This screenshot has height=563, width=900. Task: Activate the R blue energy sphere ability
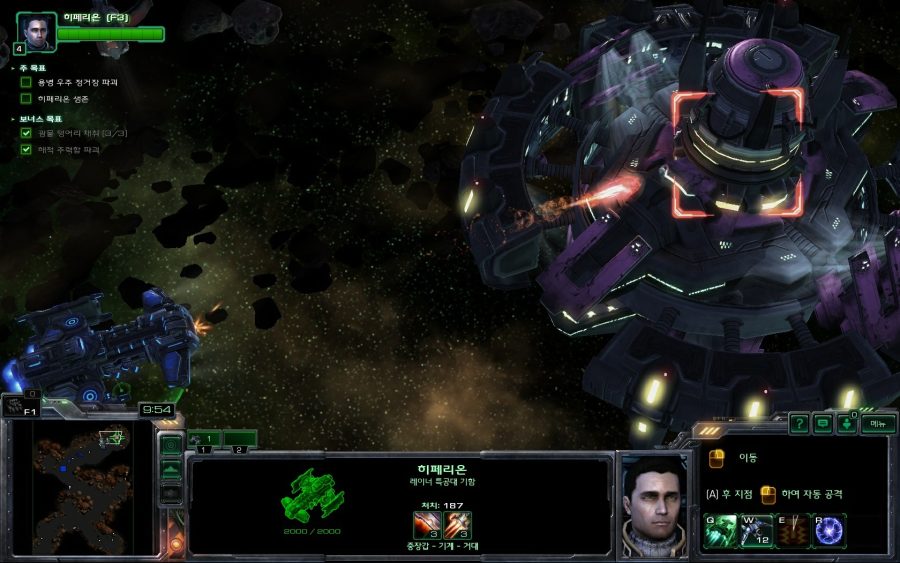[829, 530]
